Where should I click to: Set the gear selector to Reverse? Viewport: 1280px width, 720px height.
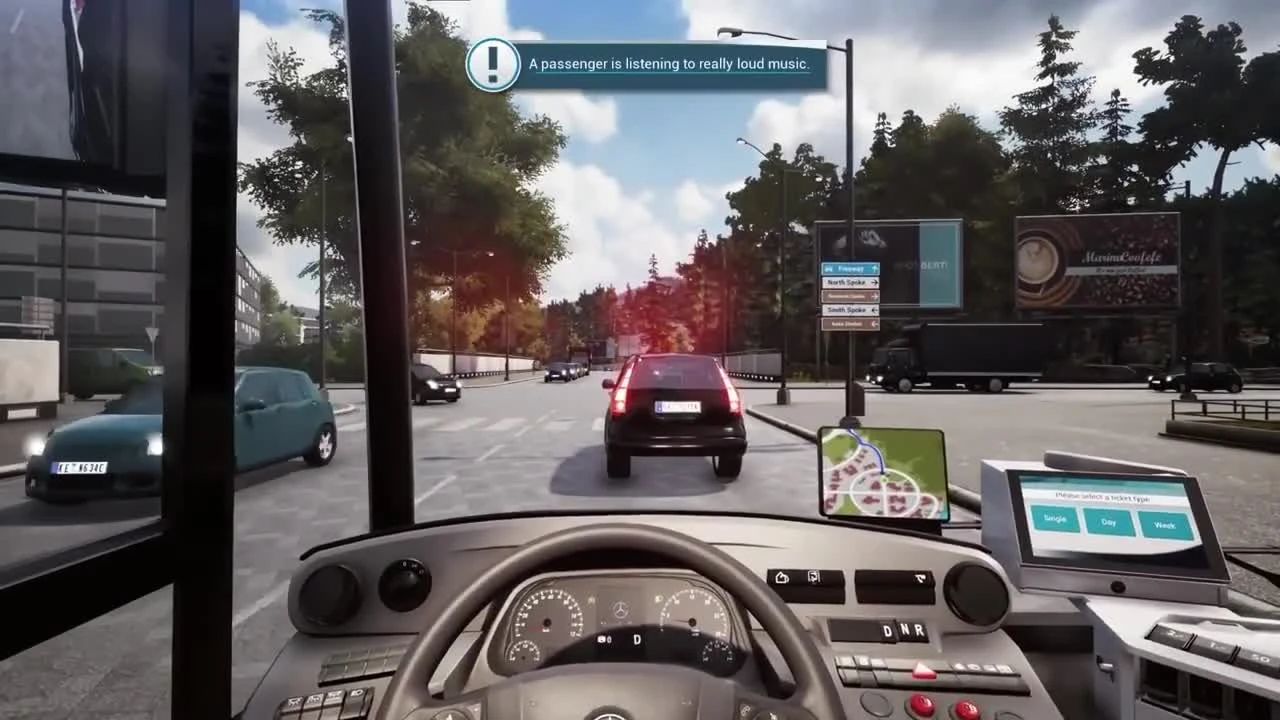point(918,631)
